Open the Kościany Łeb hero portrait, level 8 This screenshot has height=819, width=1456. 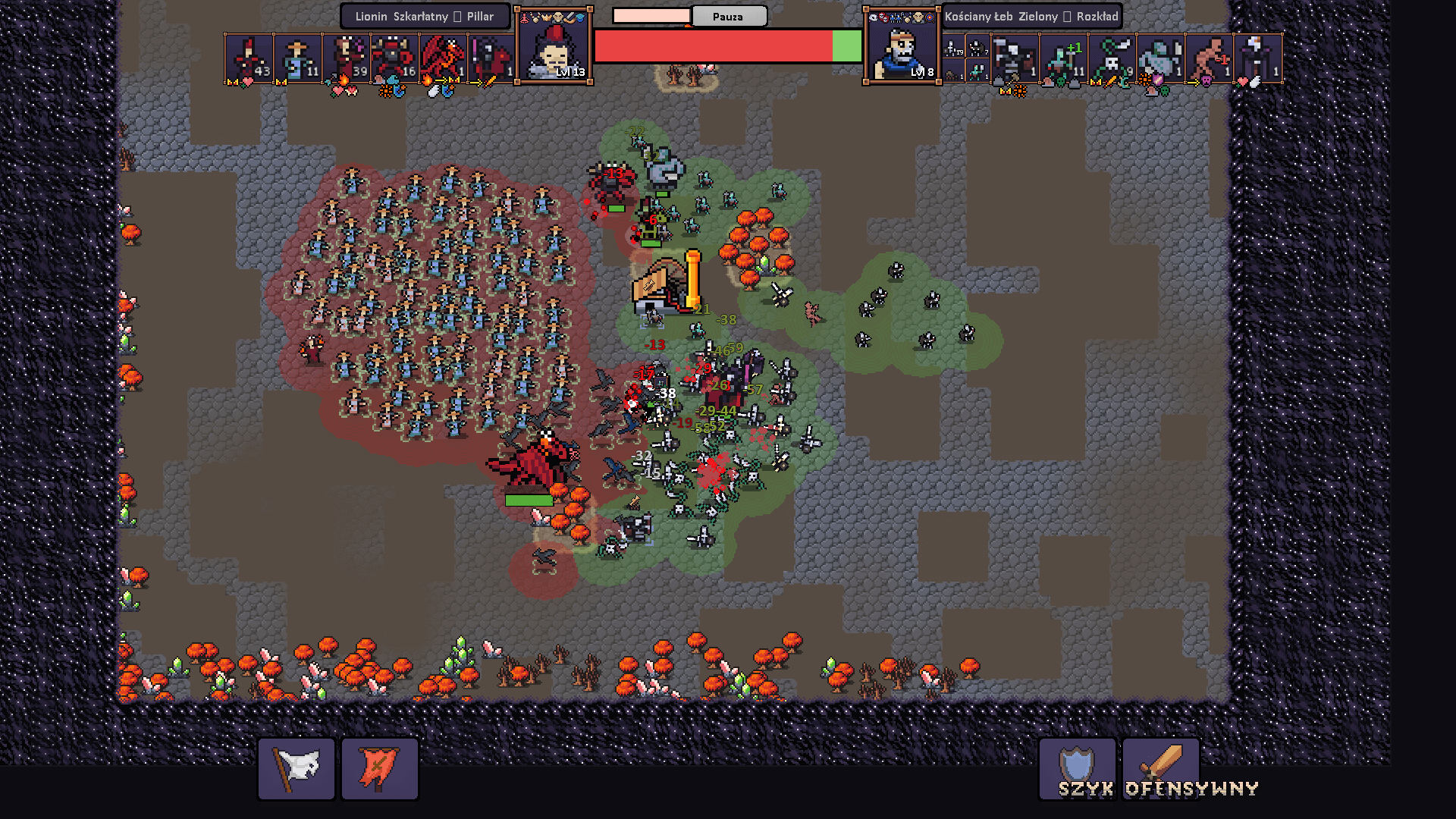click(902, 46)
